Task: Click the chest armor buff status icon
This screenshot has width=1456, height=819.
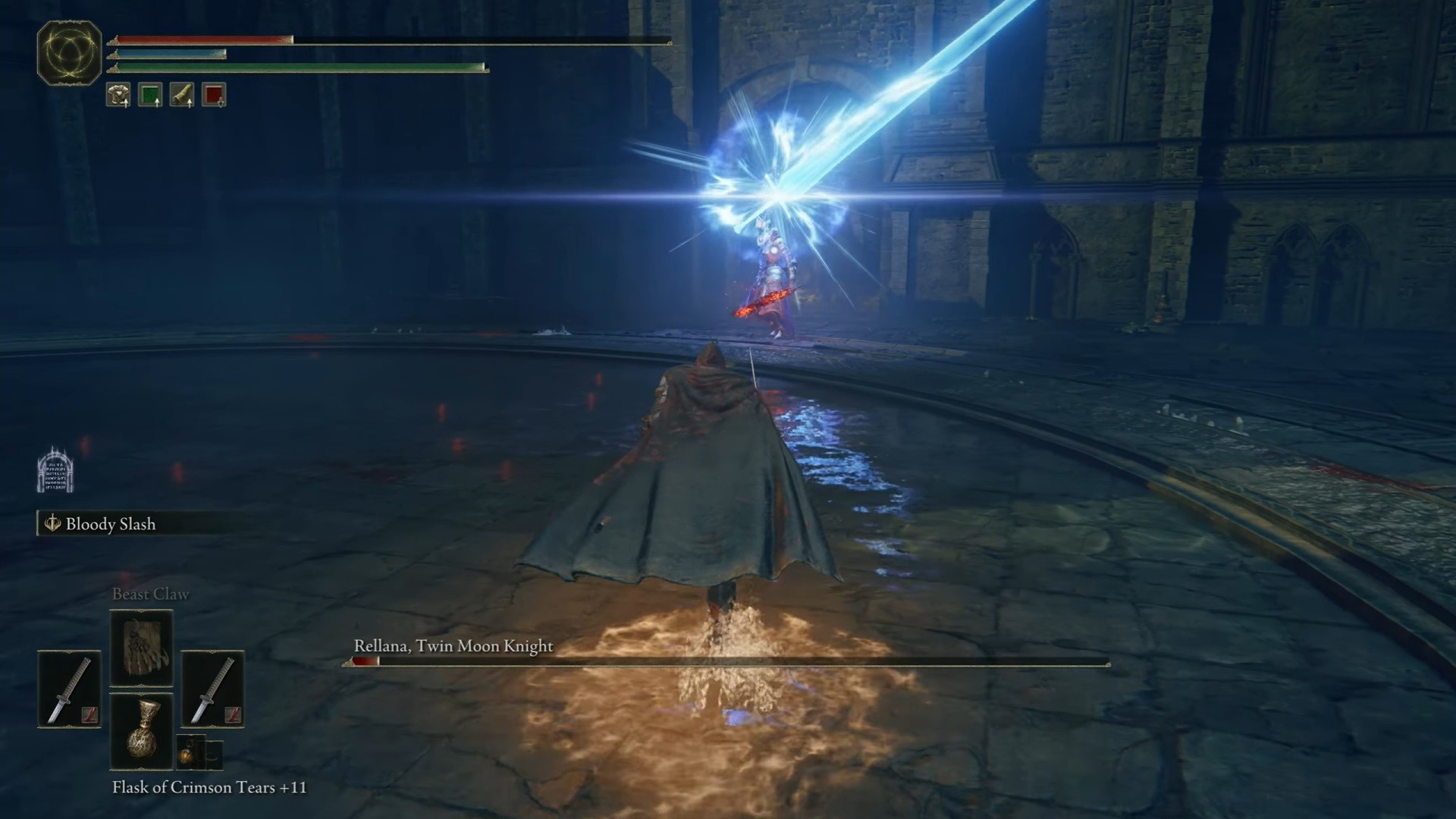Action: click(118, 95)
